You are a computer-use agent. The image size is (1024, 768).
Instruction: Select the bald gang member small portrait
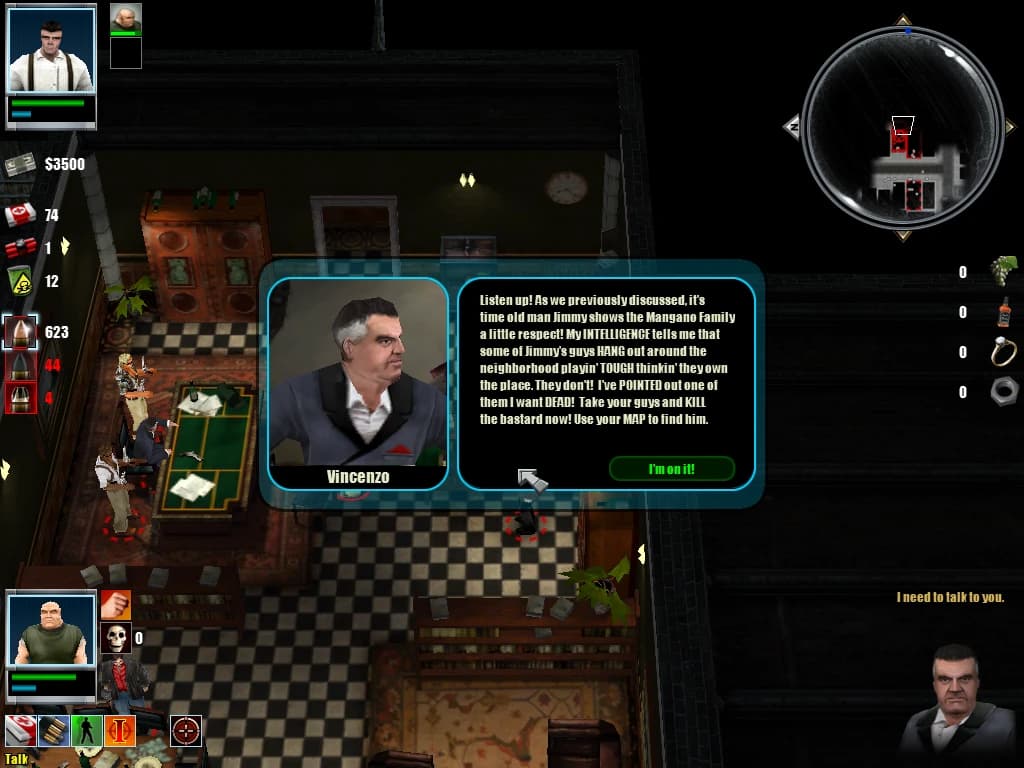(125, 18)
